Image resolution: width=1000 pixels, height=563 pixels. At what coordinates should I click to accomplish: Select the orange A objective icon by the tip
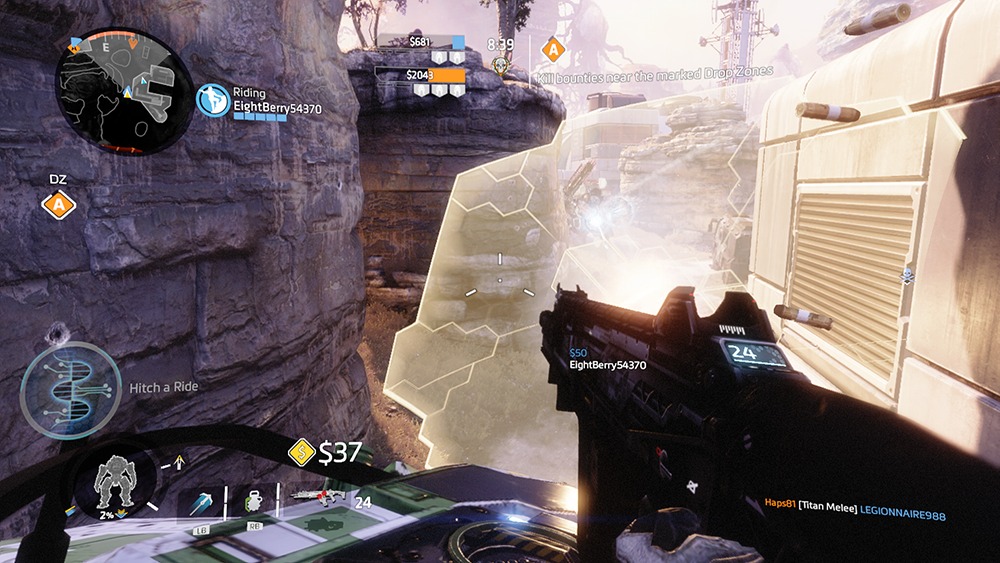click(x=550, y=47)
